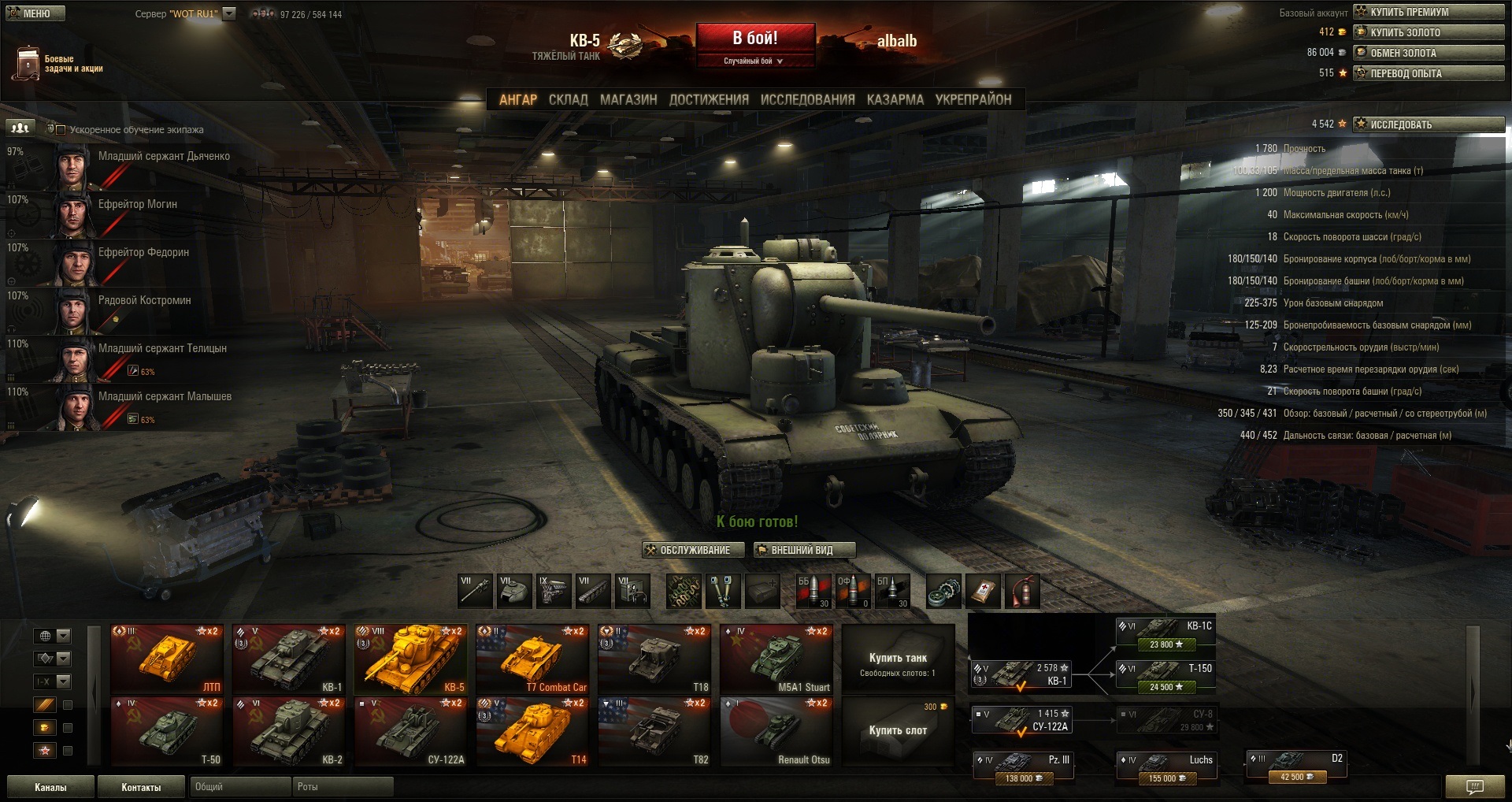Open the ОБСЛУЖИВАНИЕ service button
Viewport: 1512px width, 802px height.
(x=693, y=550)
